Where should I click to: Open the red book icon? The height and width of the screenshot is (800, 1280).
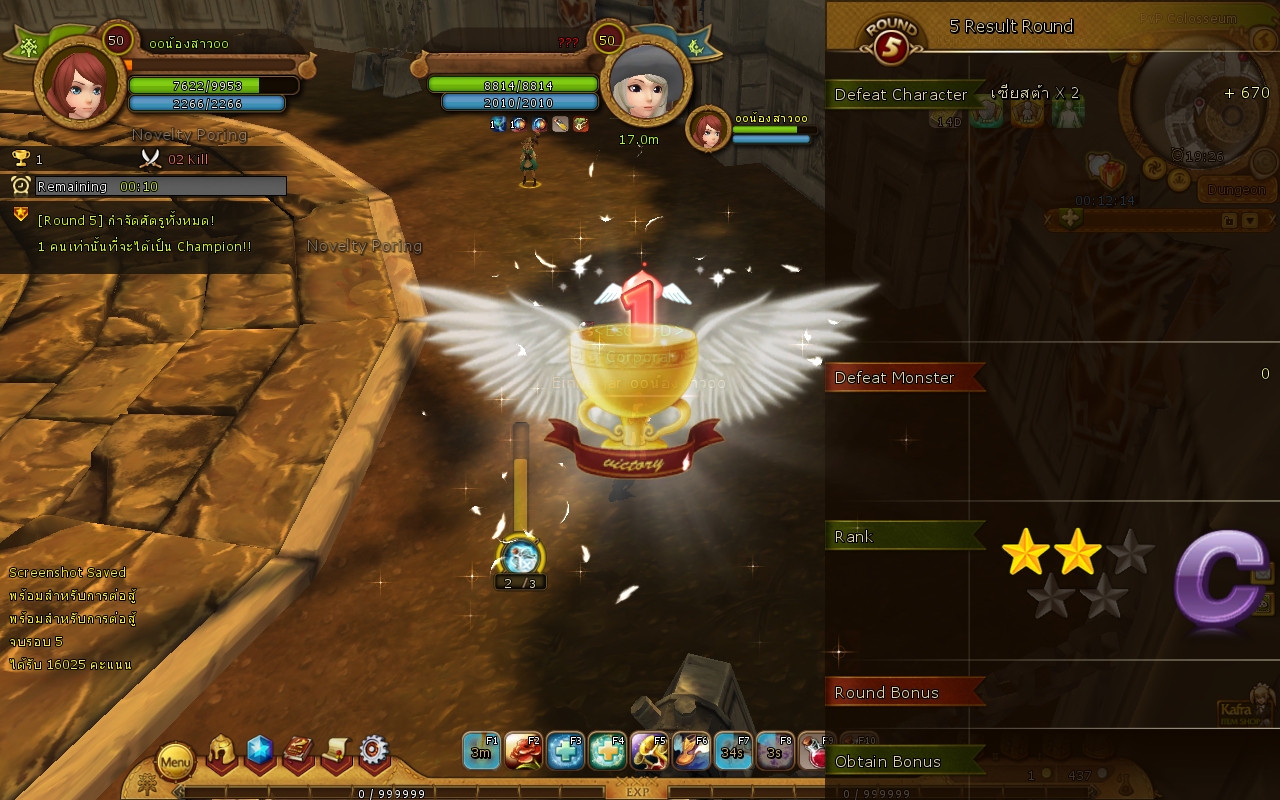(x=298, y=752)
